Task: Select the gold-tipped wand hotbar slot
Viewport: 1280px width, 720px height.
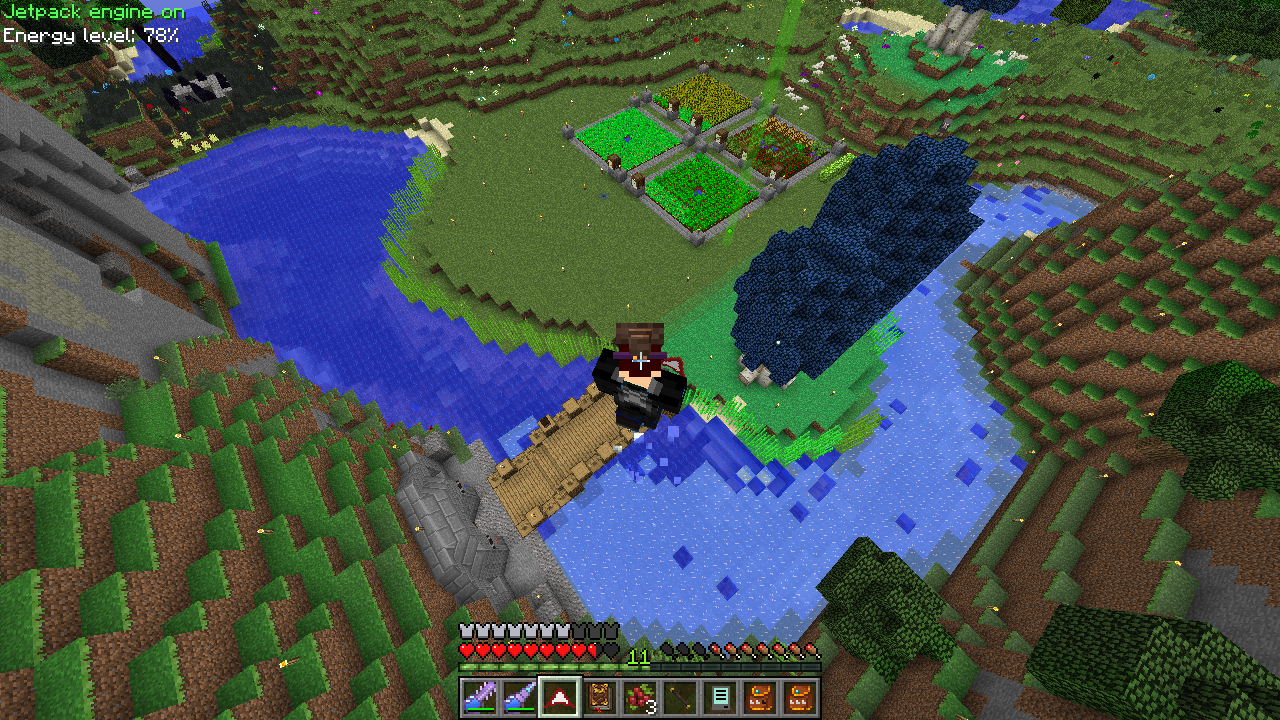Action: [x=680, y=697]
